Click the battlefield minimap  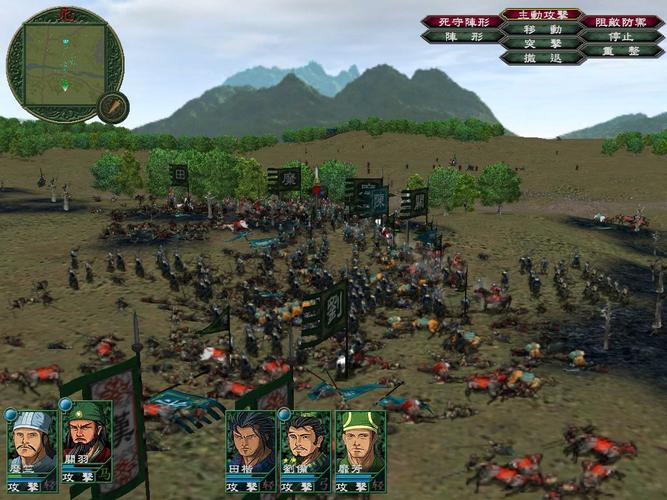point(63,65)
